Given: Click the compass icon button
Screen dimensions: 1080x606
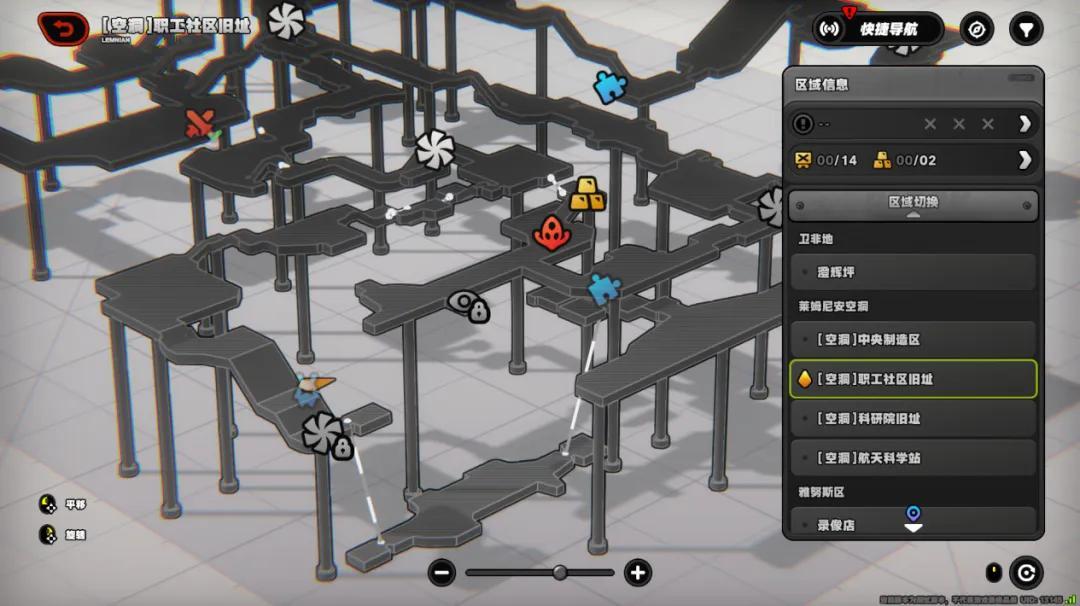Looking at the screenshot, I should (x=977, y=29).
